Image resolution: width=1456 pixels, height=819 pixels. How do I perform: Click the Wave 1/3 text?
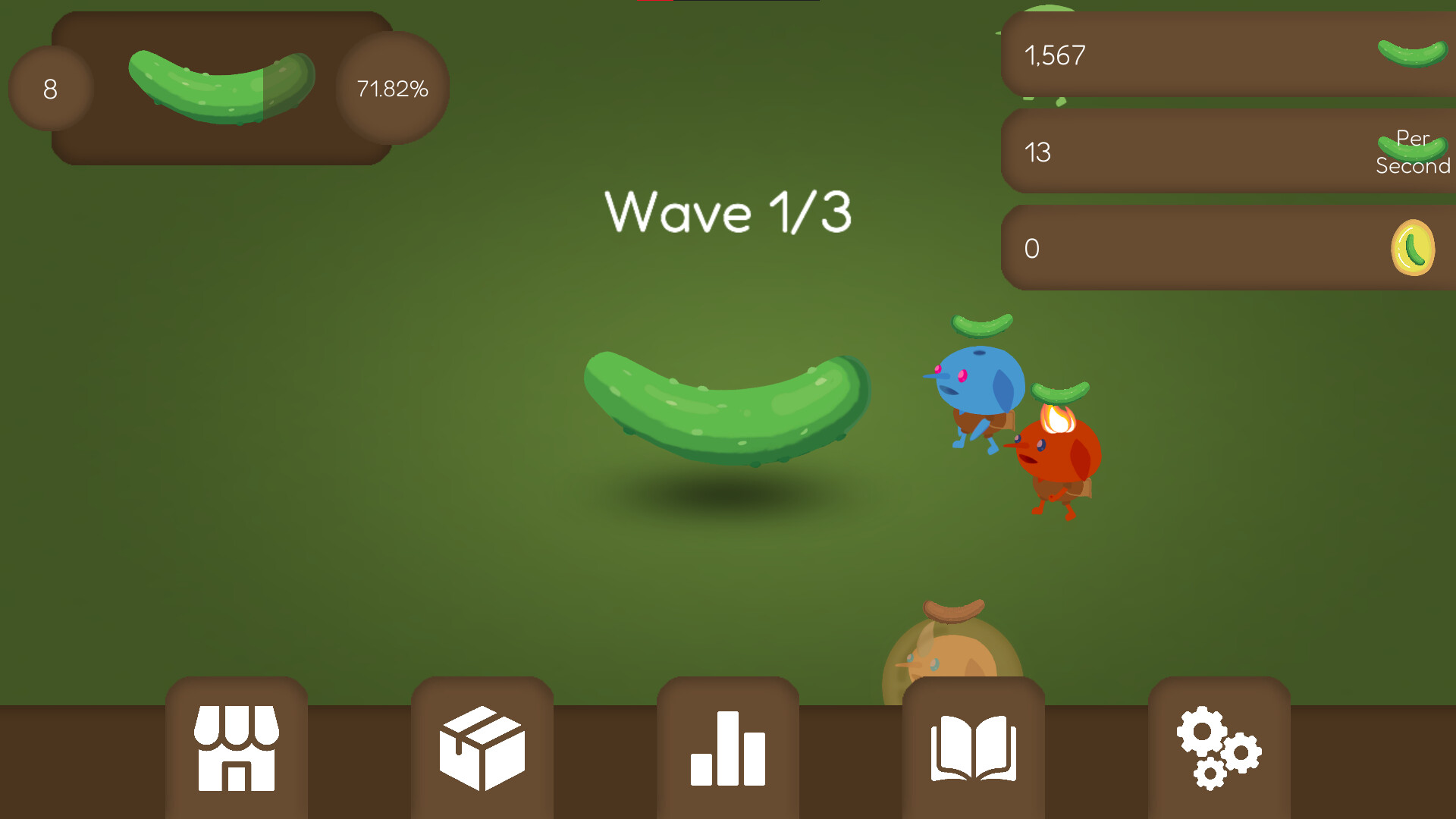tap(730, 213)
